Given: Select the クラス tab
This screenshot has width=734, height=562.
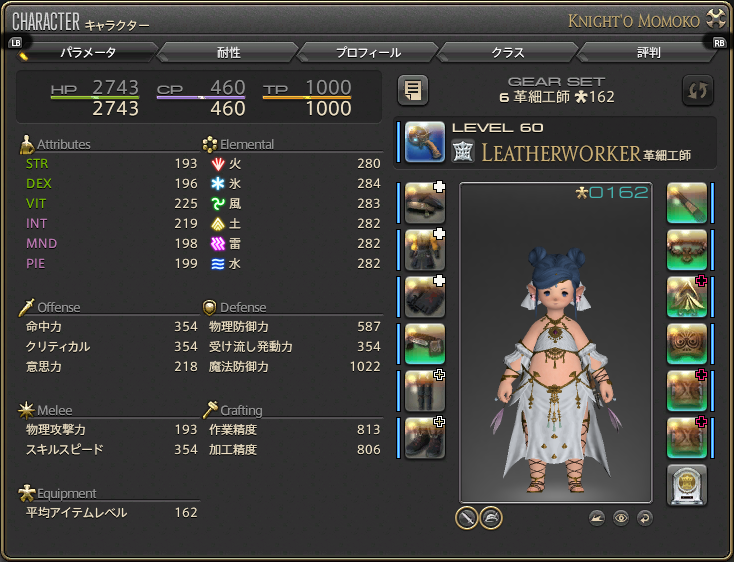Looking at the screenshot, I should pyautogui.click(x=508, y=52).
